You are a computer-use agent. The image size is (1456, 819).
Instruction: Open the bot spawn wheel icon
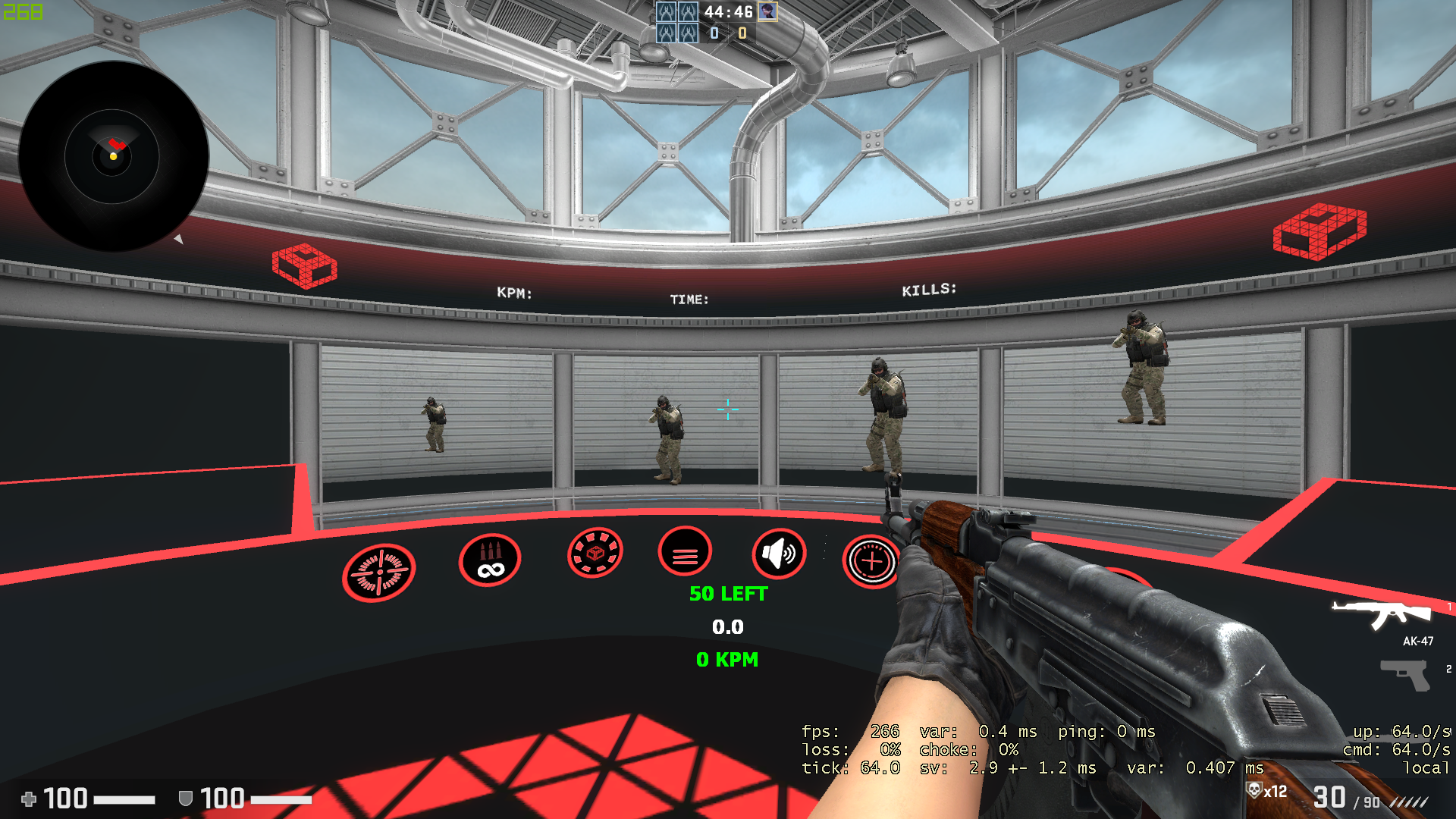click(x=595, y=554)
